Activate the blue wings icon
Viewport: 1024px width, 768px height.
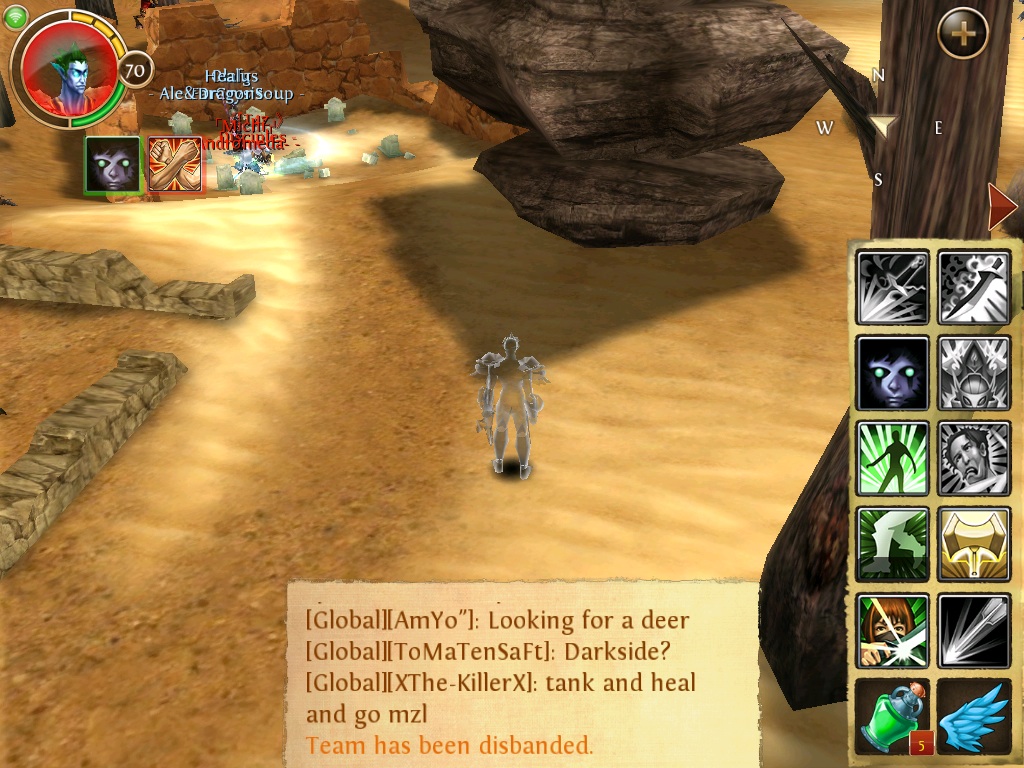click(975, 716)
